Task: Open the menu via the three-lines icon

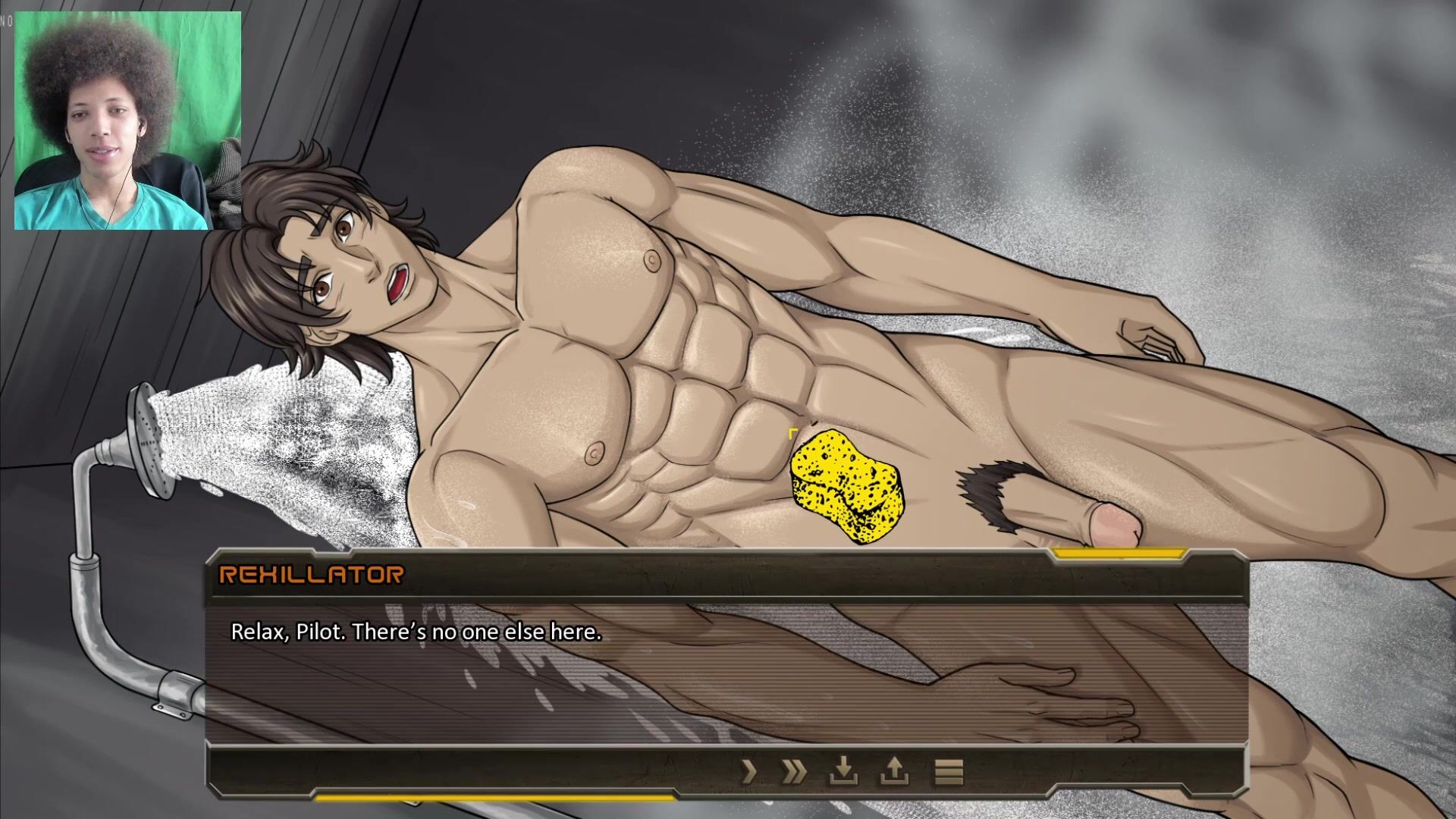Action: [x=948, y=772]
